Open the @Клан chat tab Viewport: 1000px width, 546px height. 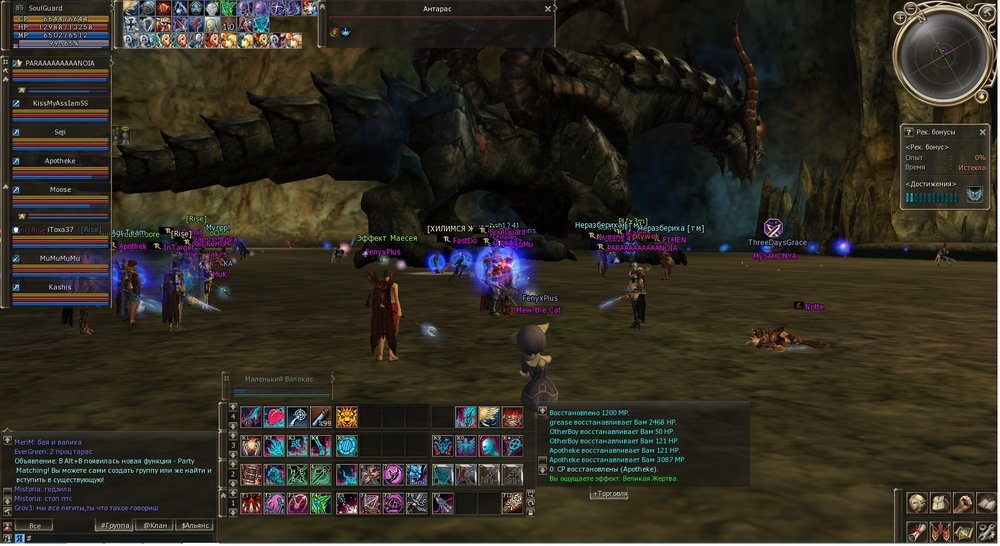pos(153,525)
